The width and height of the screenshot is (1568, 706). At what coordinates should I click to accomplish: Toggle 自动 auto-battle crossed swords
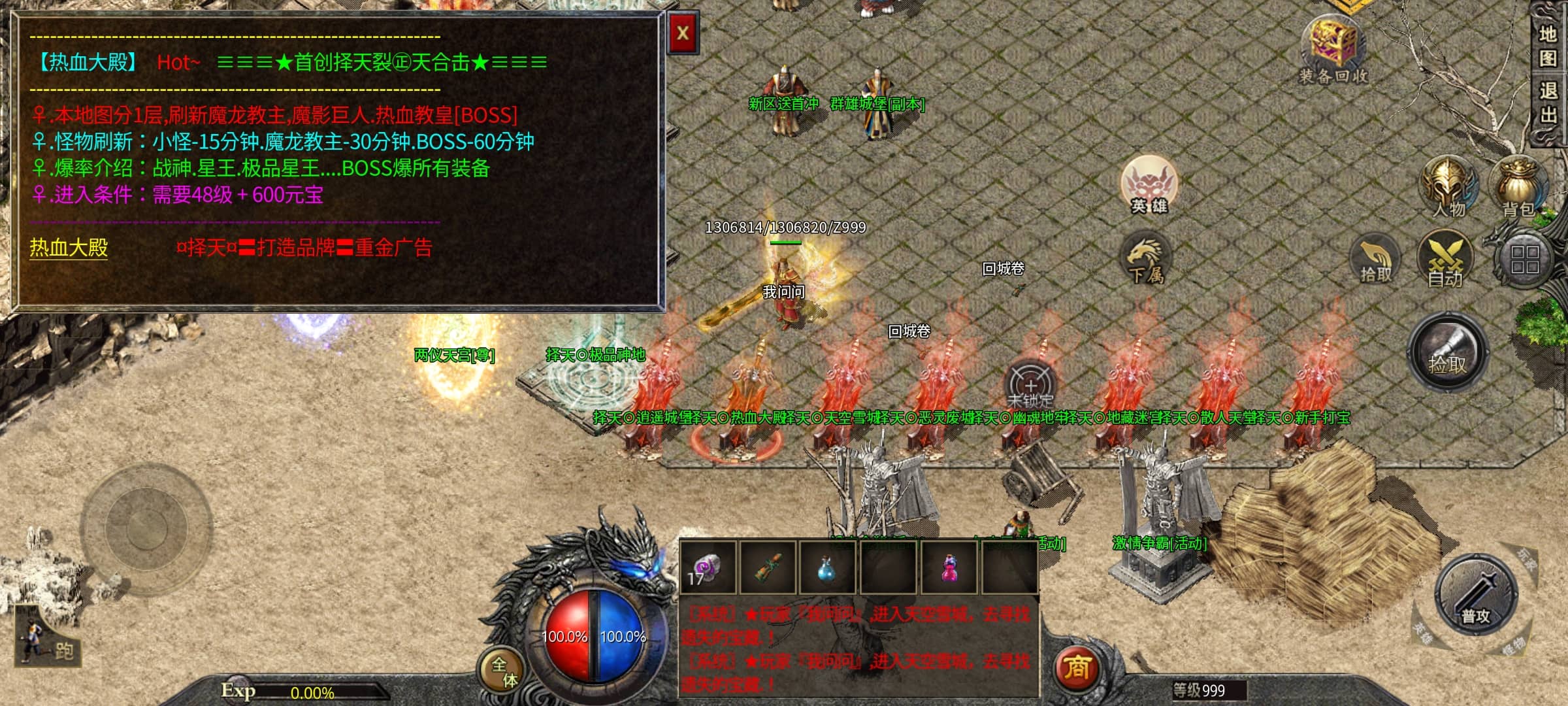1445,260
